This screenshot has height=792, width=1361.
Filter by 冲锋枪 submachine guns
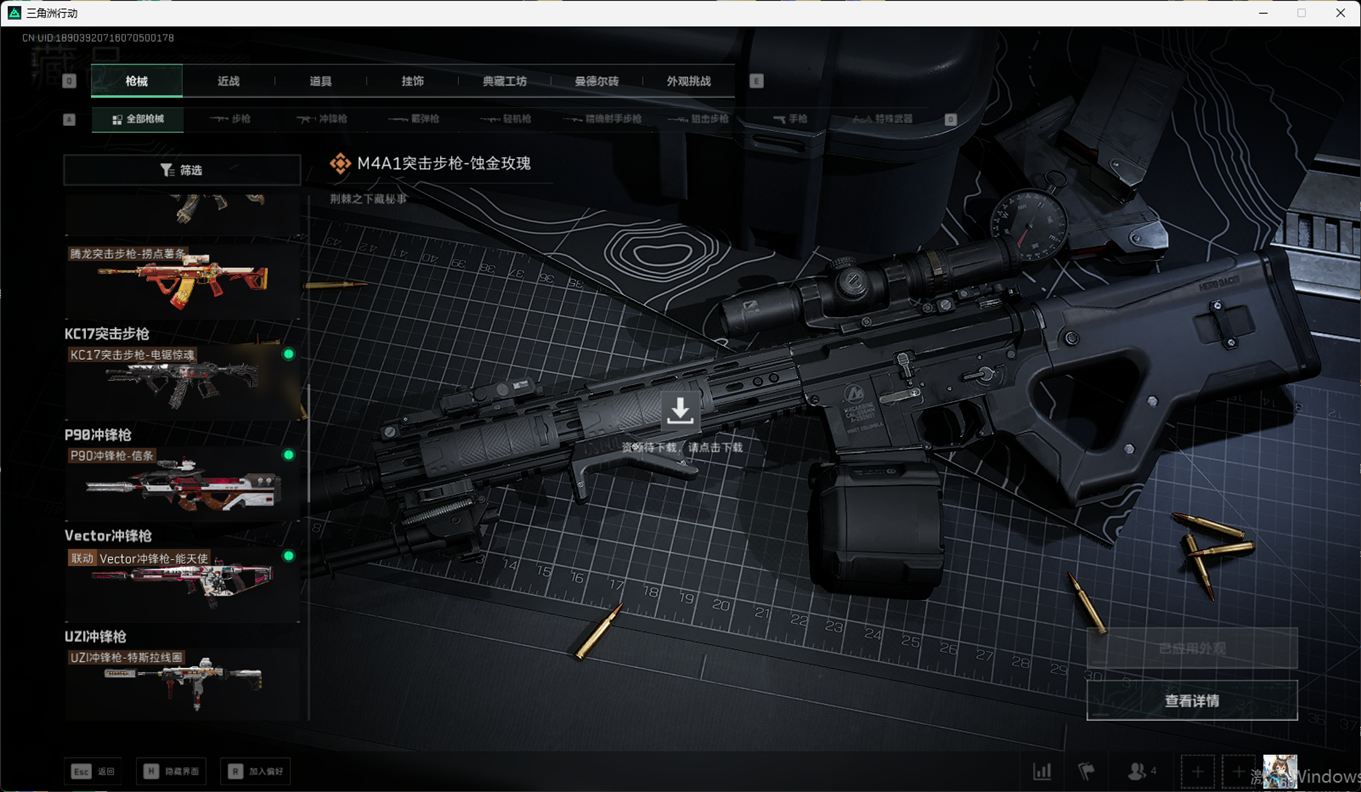click(x=321, y=119)
